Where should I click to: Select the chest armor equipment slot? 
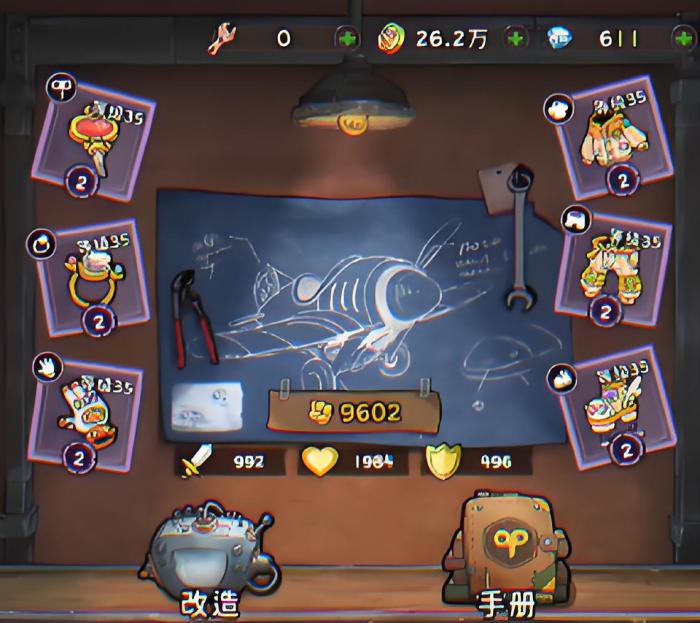point(607,140)
